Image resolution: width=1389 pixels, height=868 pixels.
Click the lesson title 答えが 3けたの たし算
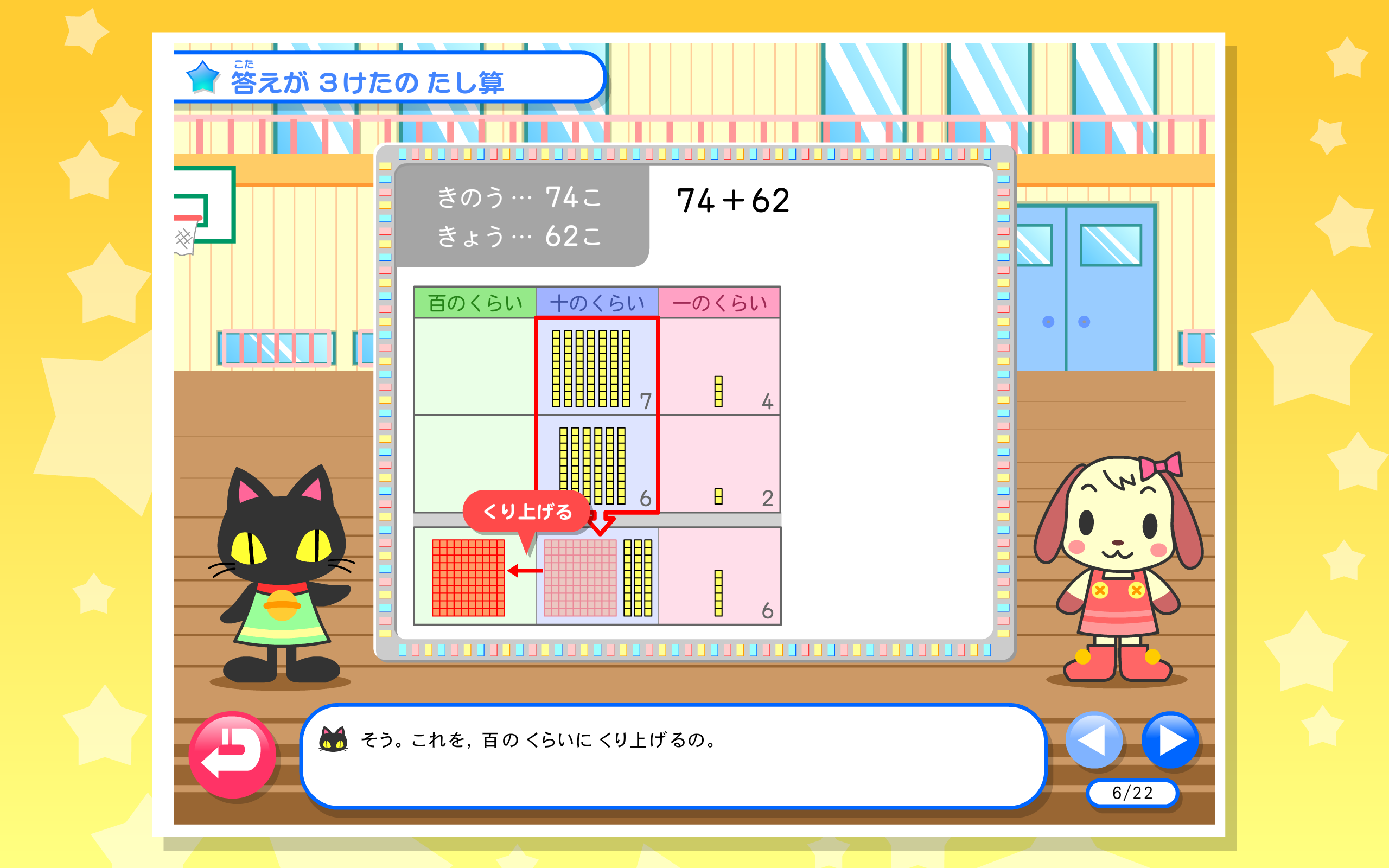[367, 80]
